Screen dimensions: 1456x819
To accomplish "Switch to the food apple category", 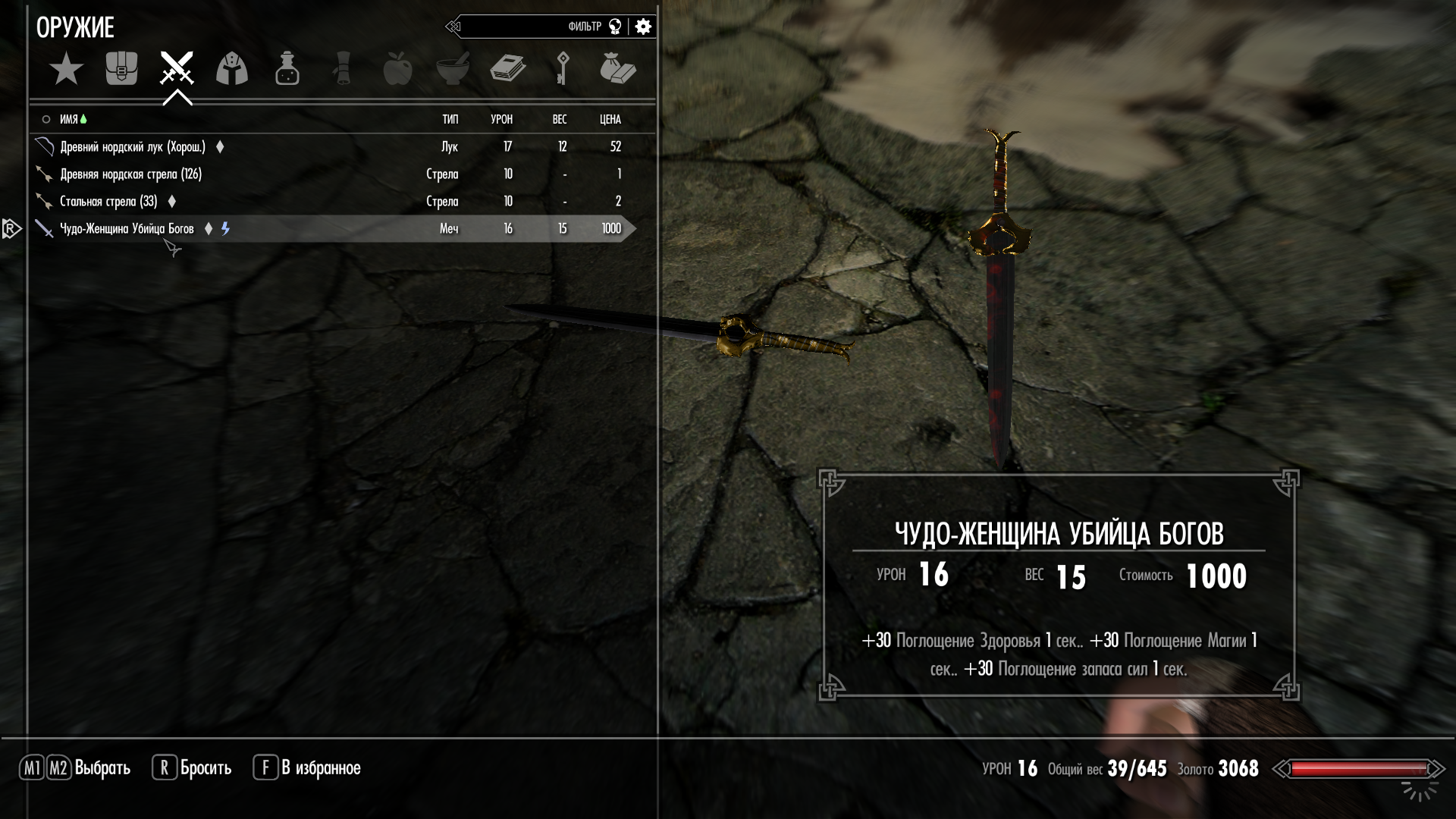I will (397, 69).
